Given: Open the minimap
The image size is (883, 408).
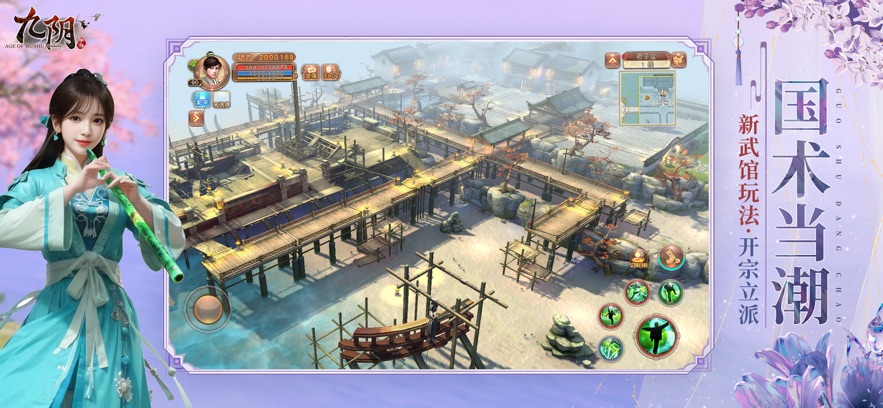Looking at the screenshot, I should click(x=648, y=97).
